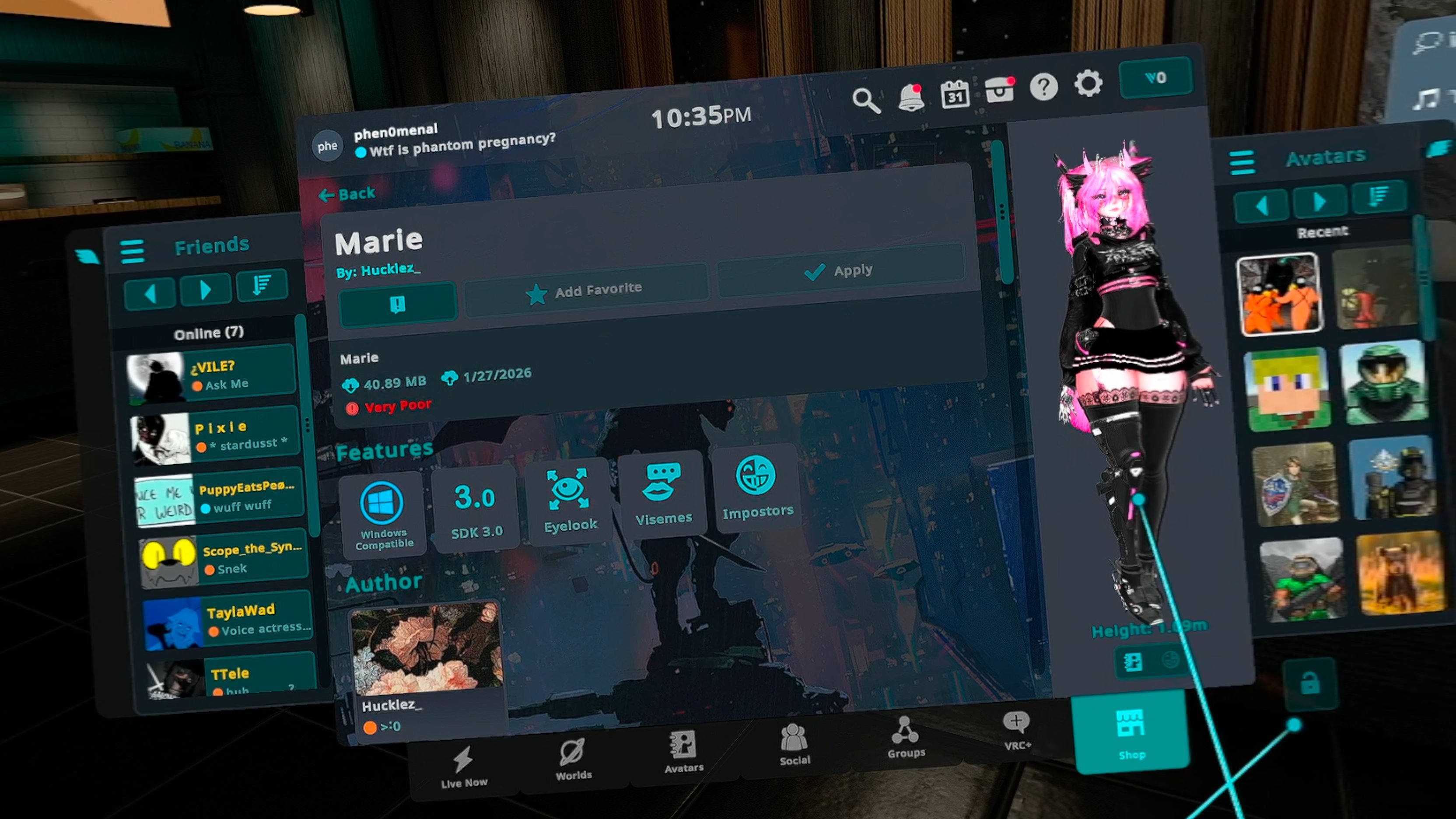The height and width of the screenshot is (819, 1456).
Task: Apply the Marie avatar
Action: point(840,271)
